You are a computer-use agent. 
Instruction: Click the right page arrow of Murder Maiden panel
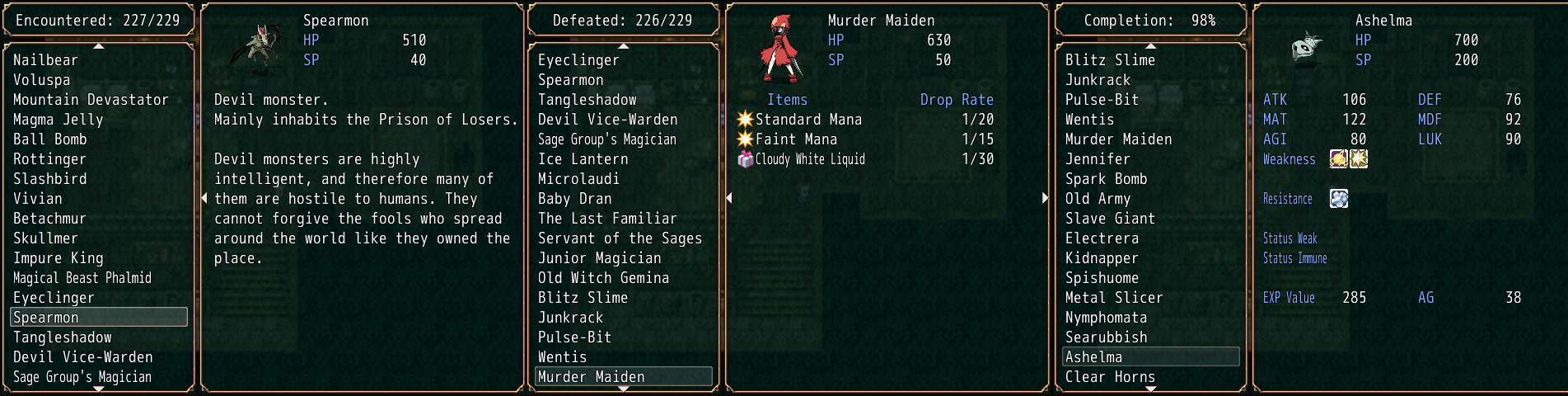[1045, 198]
